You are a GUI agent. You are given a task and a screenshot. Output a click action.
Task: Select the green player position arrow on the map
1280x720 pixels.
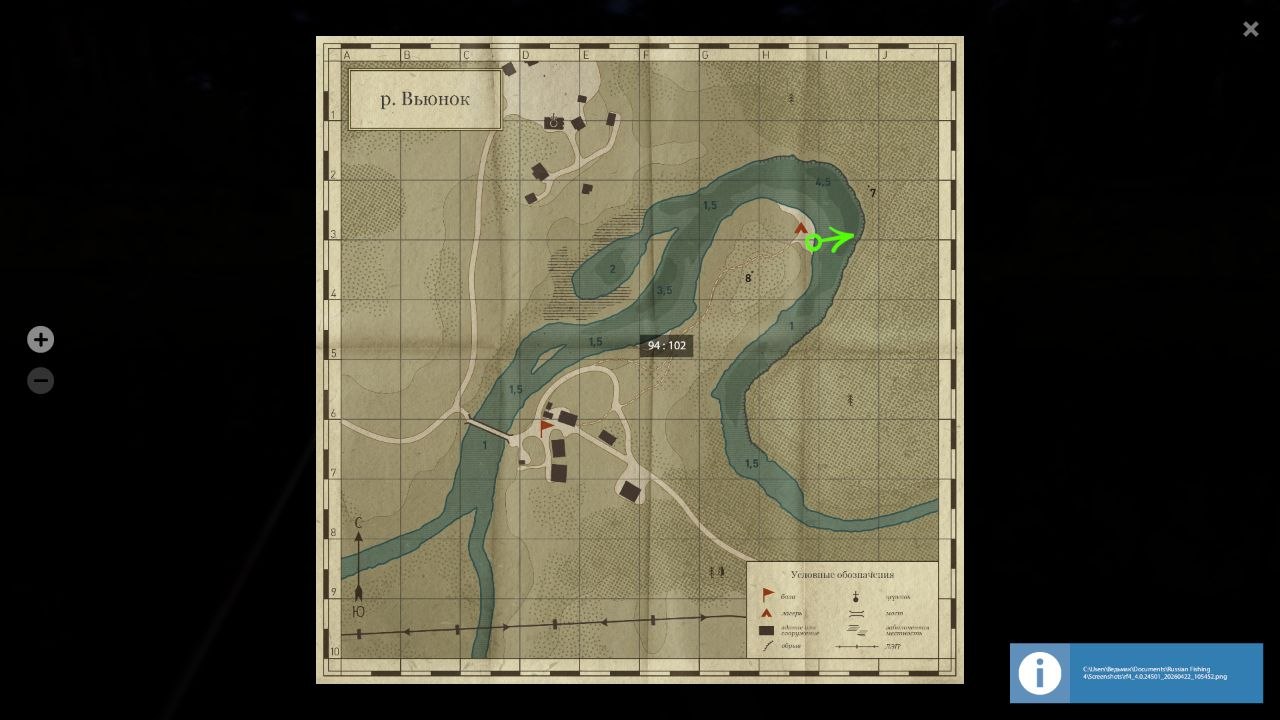[x=828, y=240]
